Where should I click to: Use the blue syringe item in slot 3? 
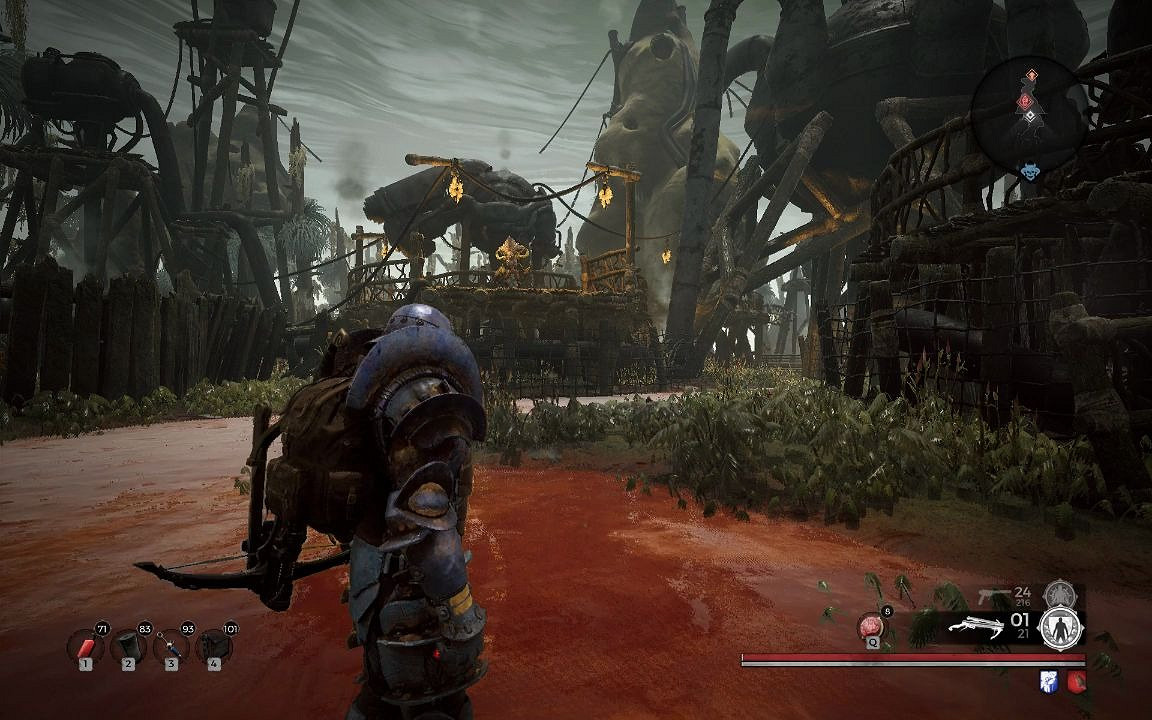(171, 646)
